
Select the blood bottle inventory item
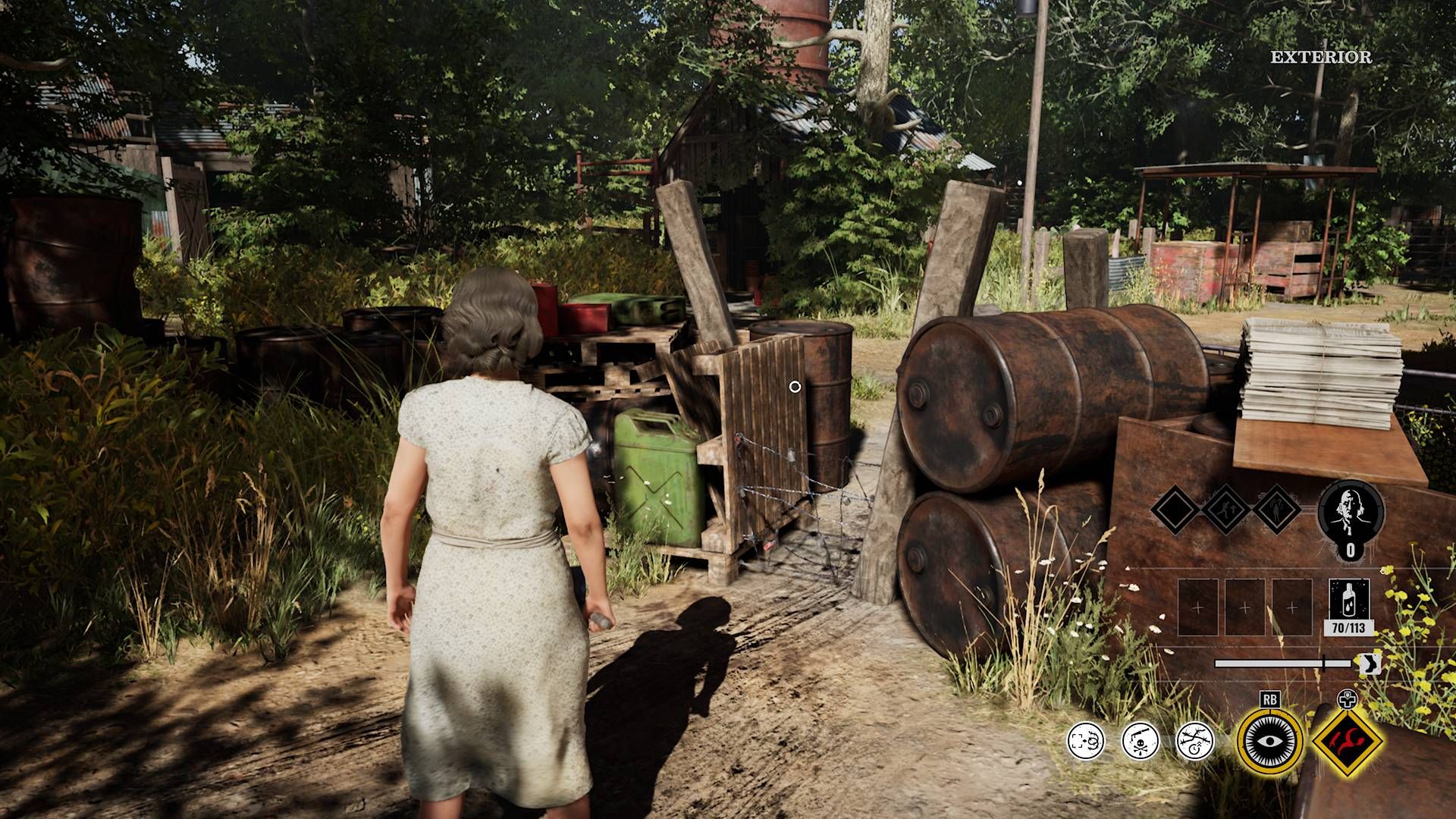pos(1348,599)
